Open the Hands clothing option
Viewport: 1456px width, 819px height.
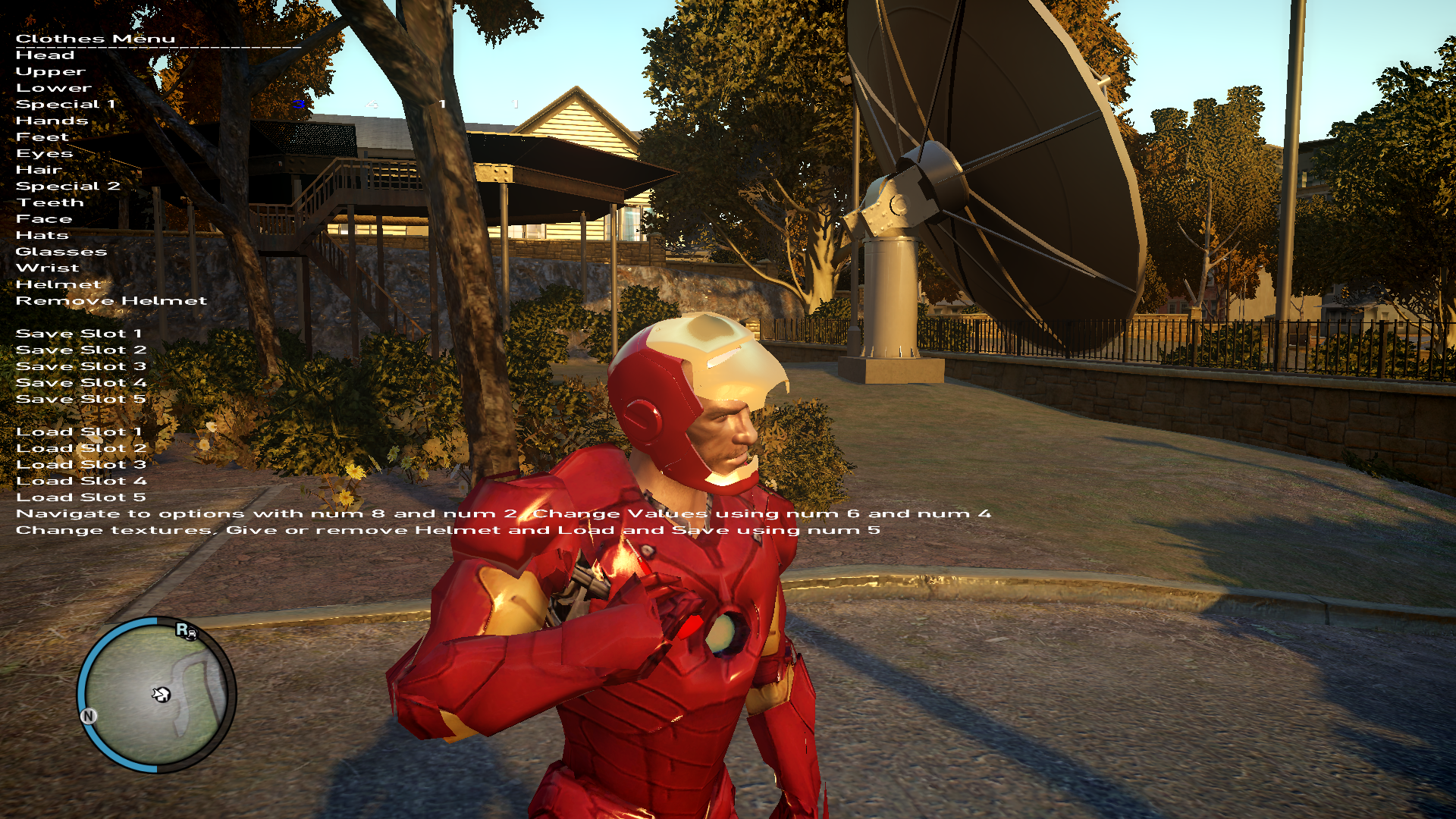pyautogui.click(x=52, y=121)
